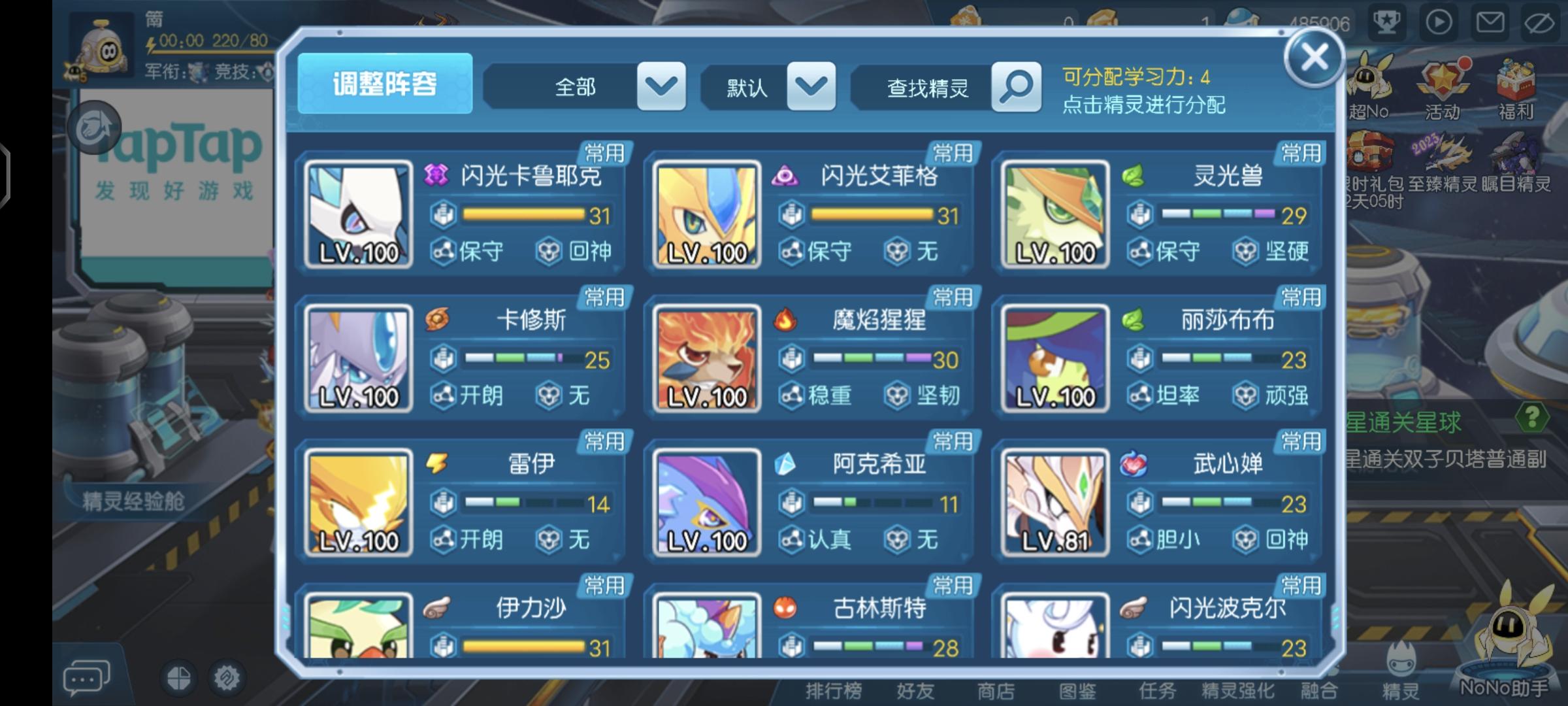
Task: Open the chat bubble icon at bottom left
Action: 86,677
